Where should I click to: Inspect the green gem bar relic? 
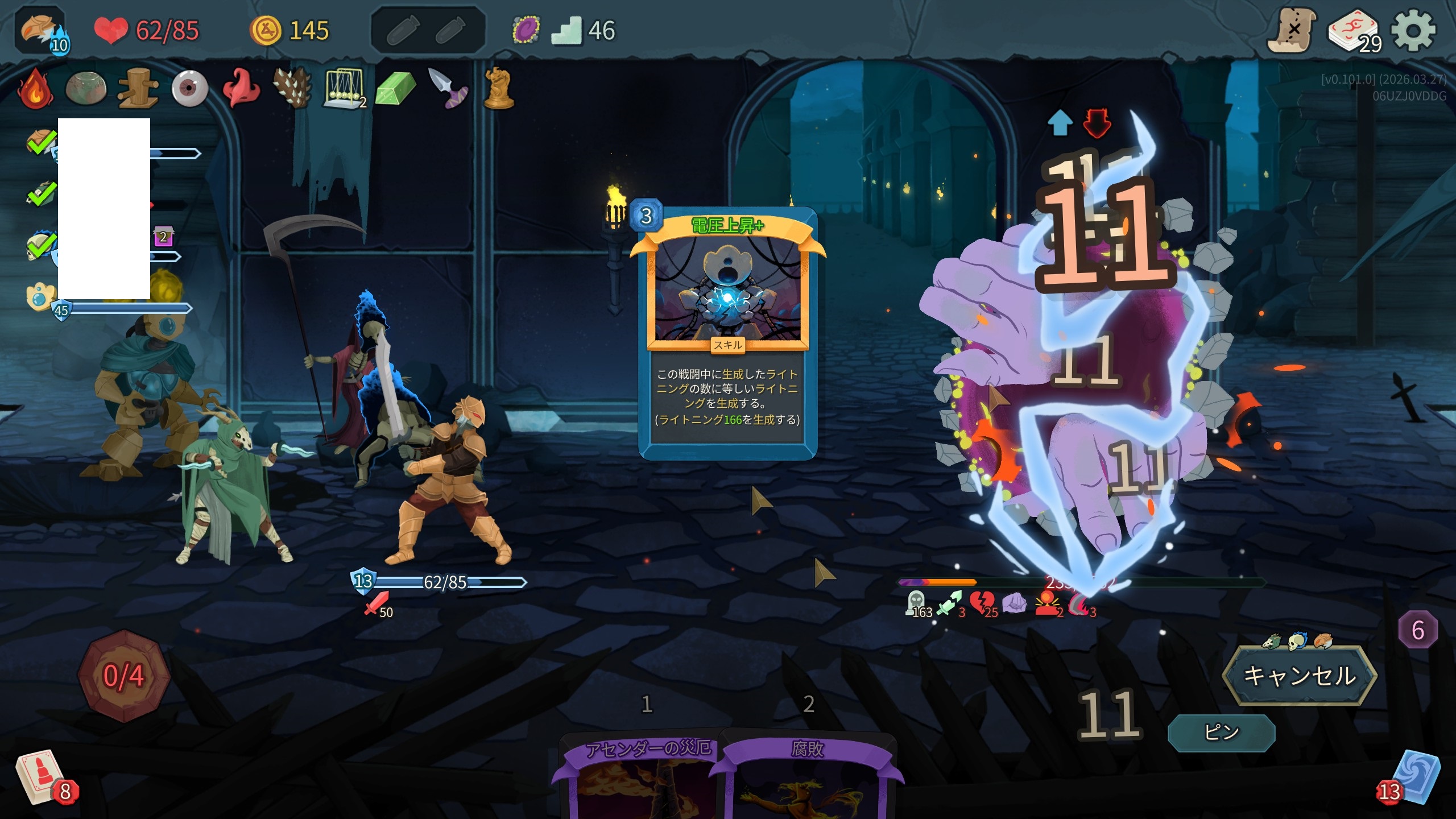point(396,89)
